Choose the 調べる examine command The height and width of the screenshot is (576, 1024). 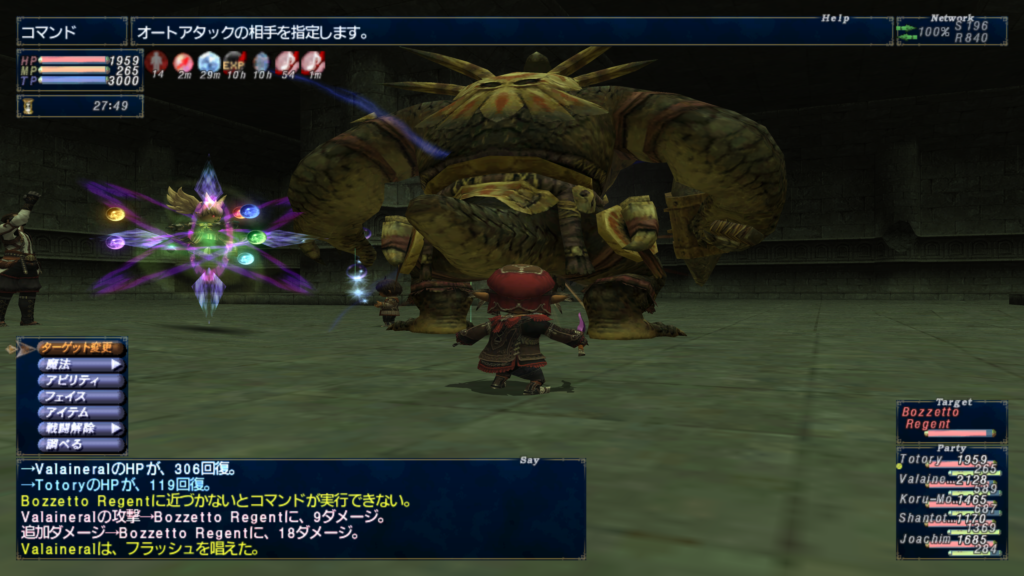(x=81, y=444)
